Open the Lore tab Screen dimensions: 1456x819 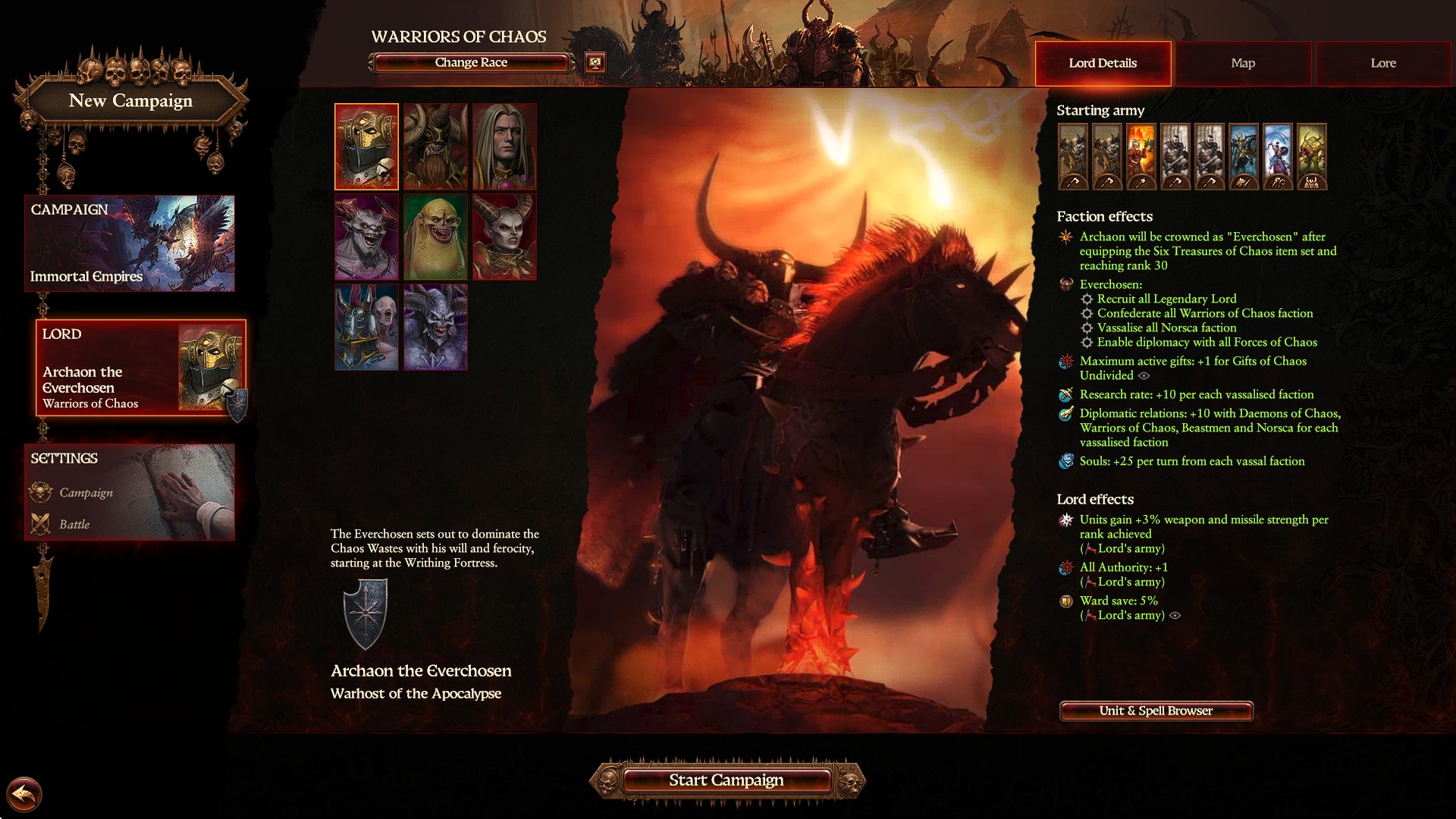(x=1382, y=64)
